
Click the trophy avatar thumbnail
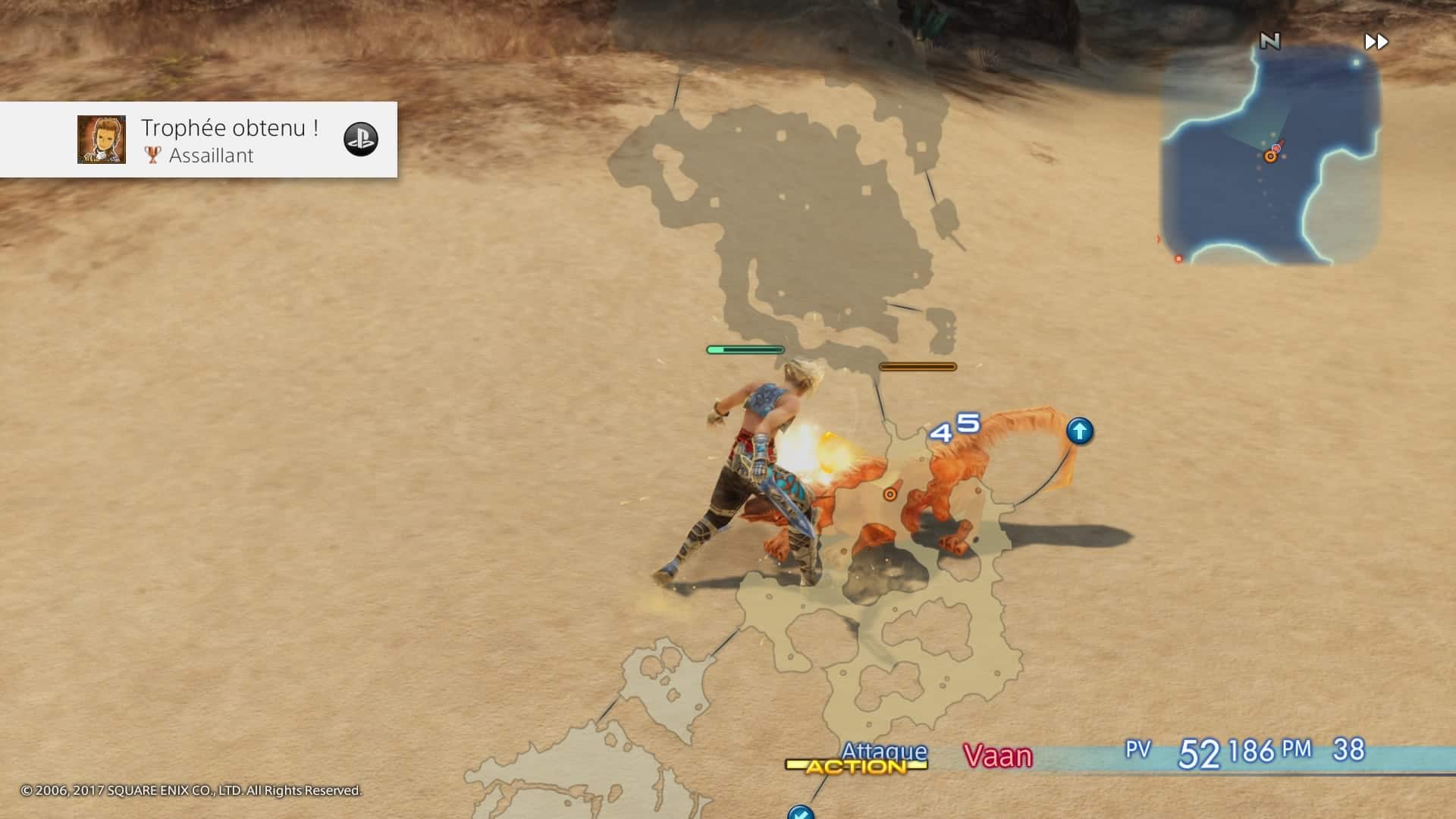point(102,140)
